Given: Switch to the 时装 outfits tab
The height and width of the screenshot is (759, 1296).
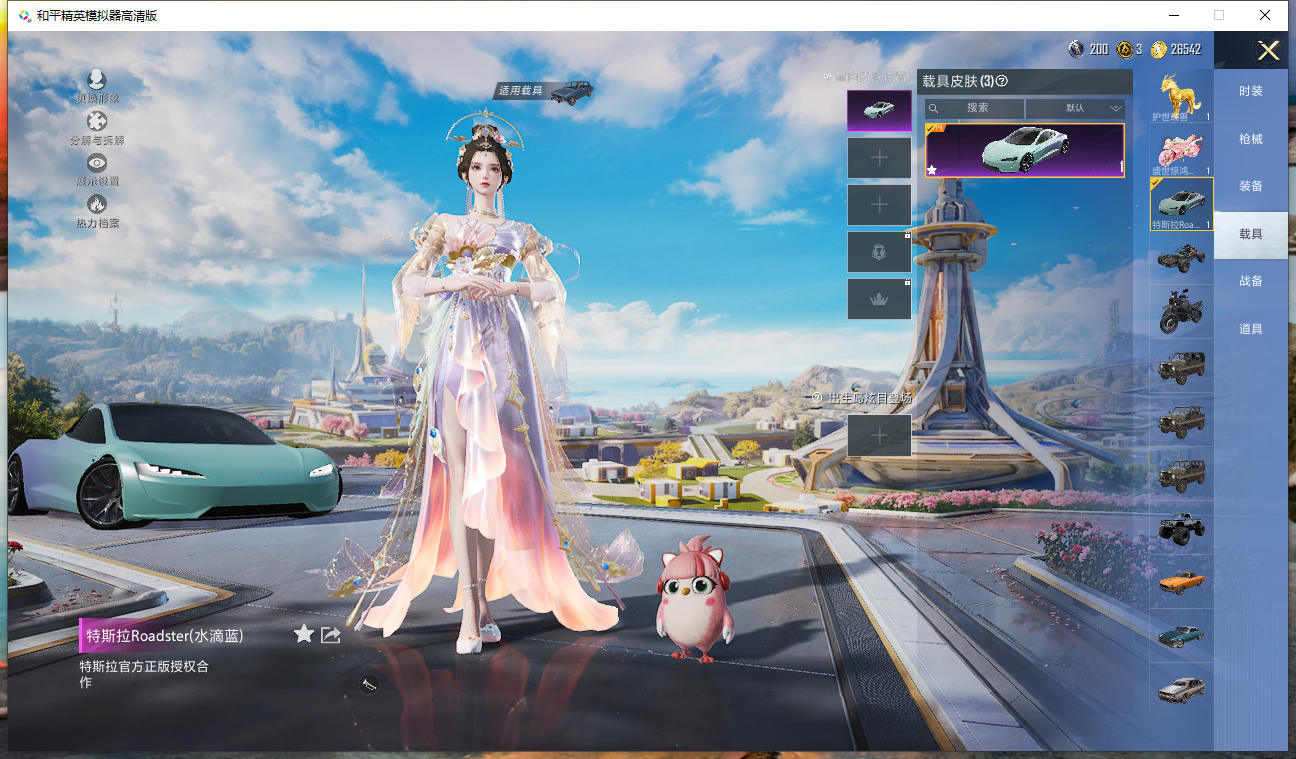Looking at the screenshot, I should tap(1250, 91).
